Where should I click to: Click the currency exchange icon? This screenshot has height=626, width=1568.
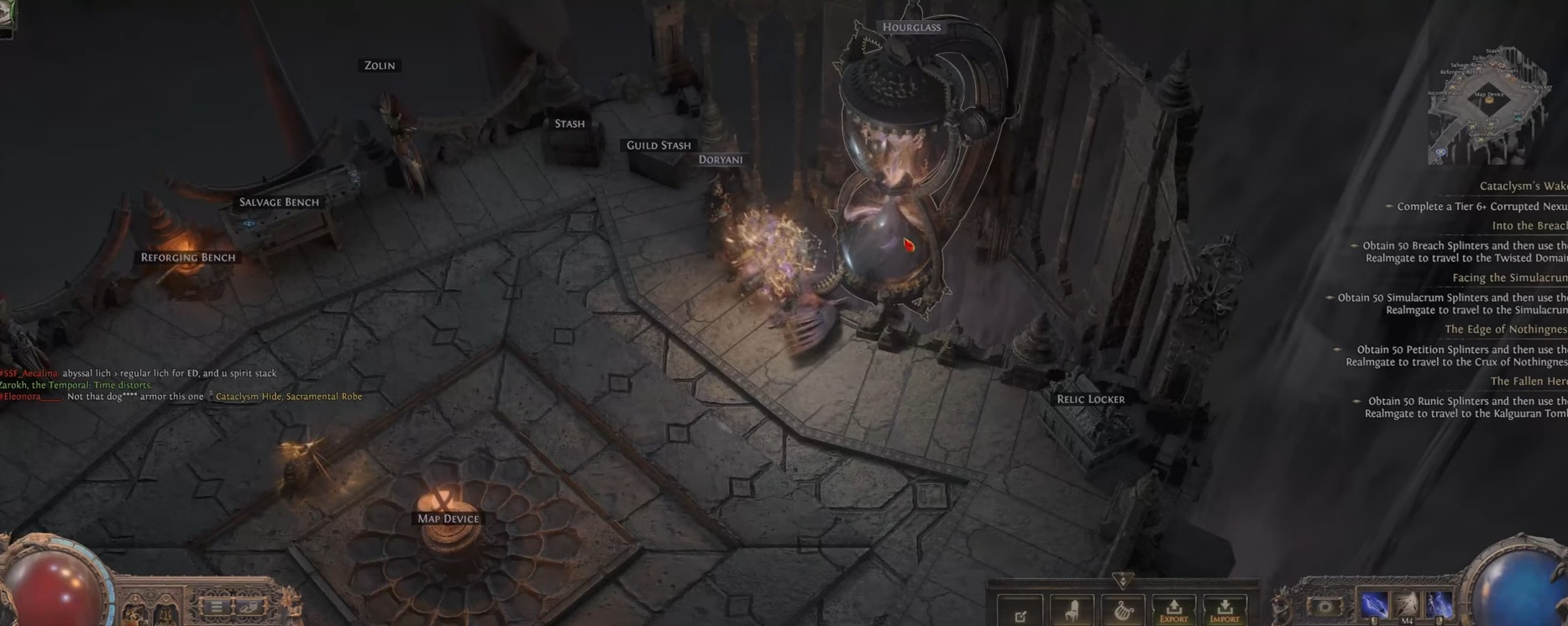pos(249,607)
